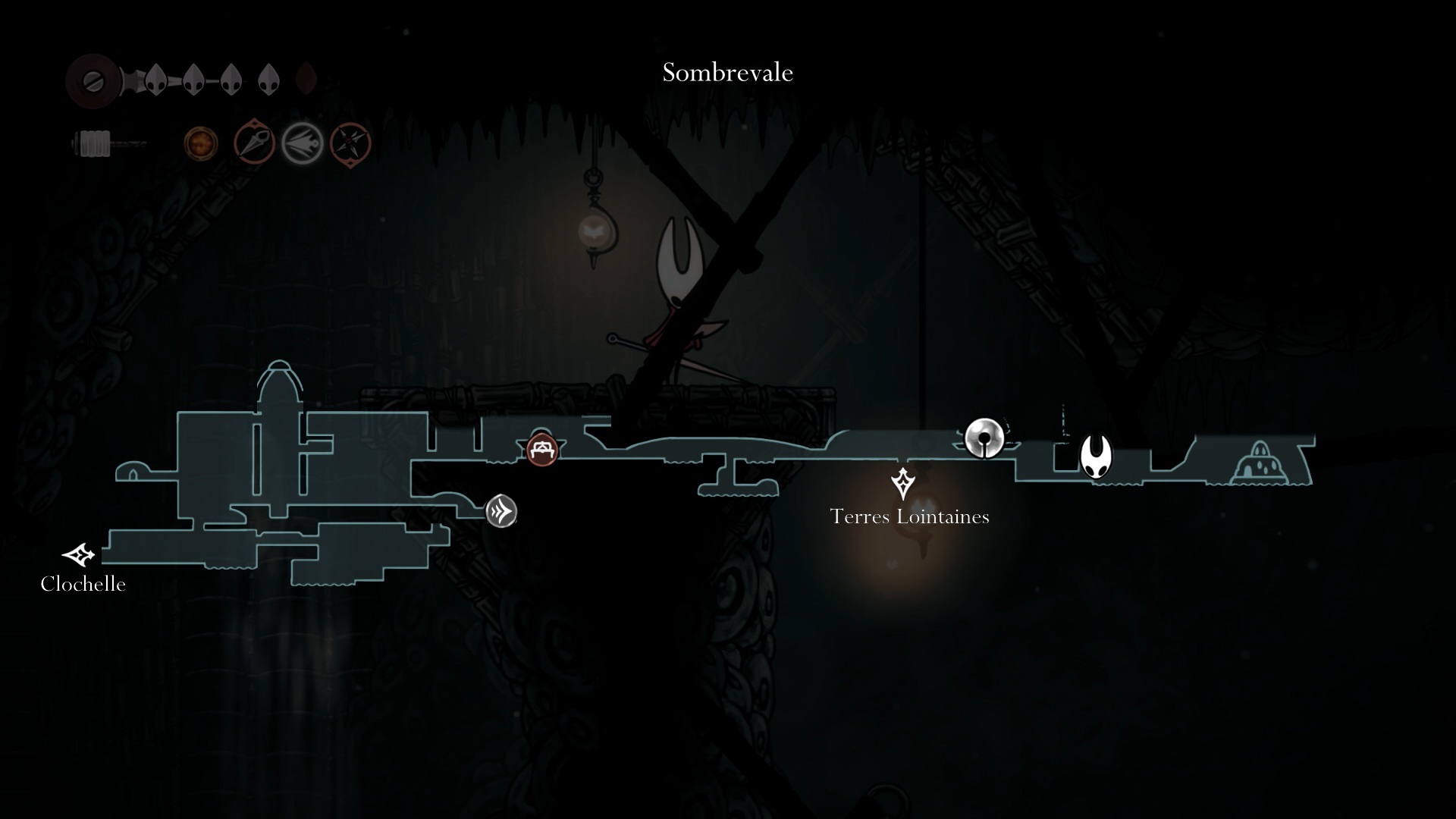Image resolution: width=1456 pixels, height=819 pixels.
Task: Click the glowing orange orb icon
Action: [201, 143]
